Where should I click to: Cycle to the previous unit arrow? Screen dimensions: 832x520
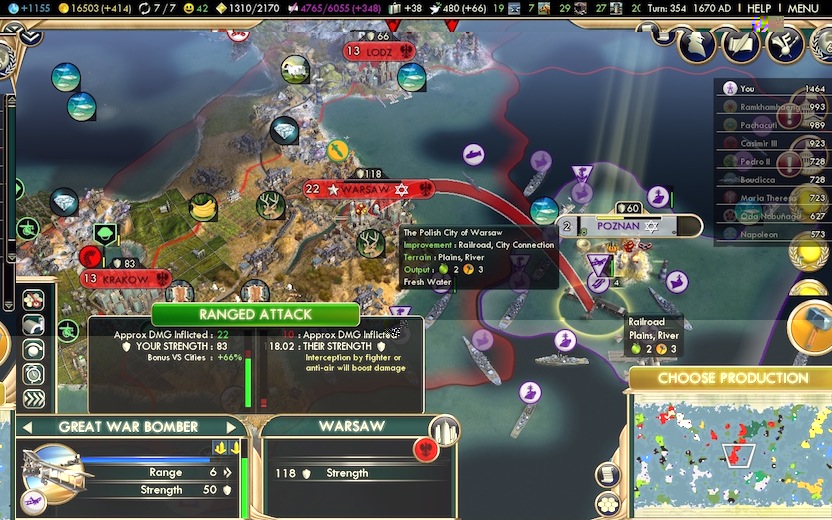pos(28,427)
